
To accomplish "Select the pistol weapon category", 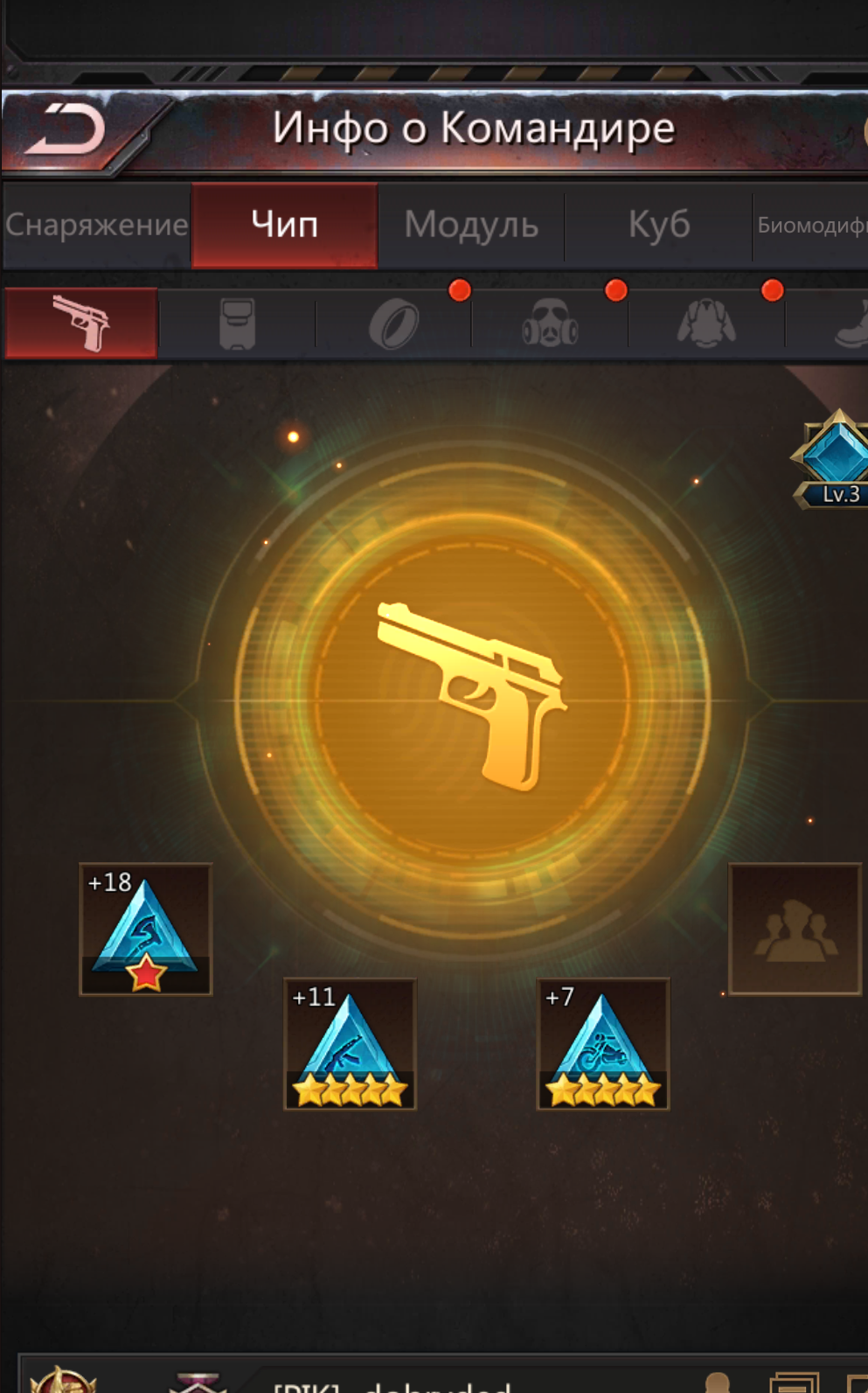I will (81, 323).
